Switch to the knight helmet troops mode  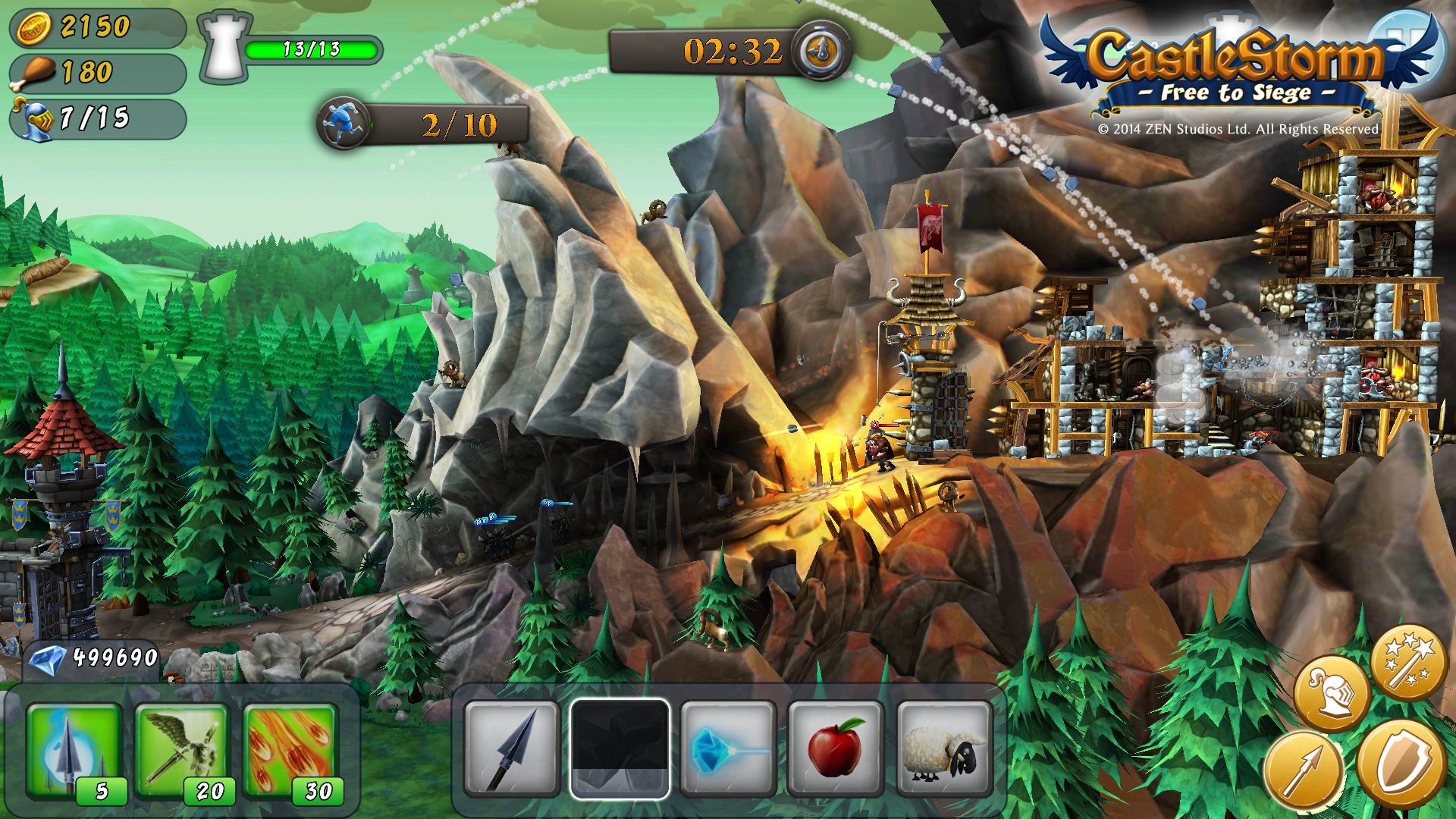coord(1332,692)
